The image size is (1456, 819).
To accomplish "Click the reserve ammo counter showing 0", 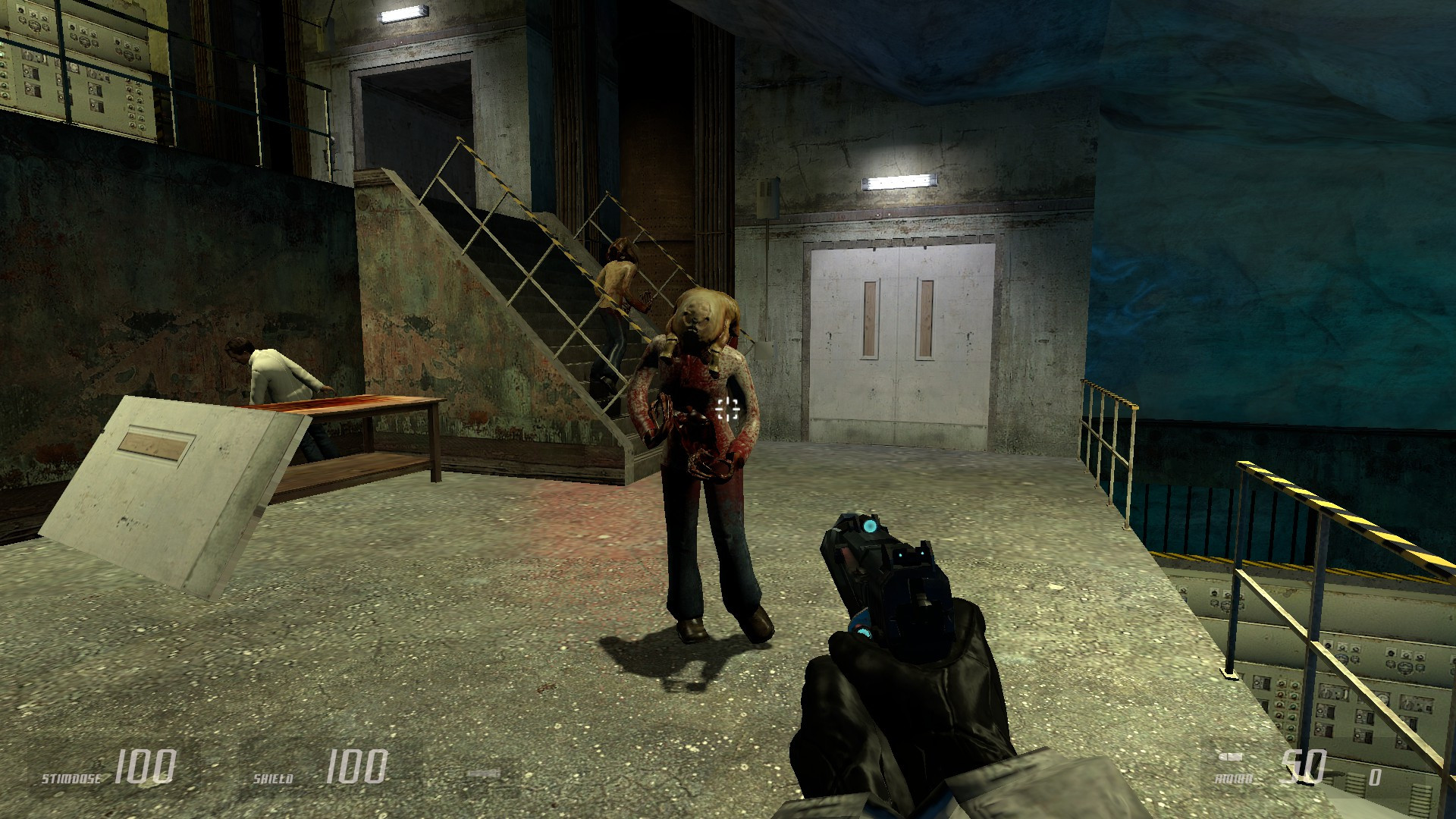I will 1376,777.
